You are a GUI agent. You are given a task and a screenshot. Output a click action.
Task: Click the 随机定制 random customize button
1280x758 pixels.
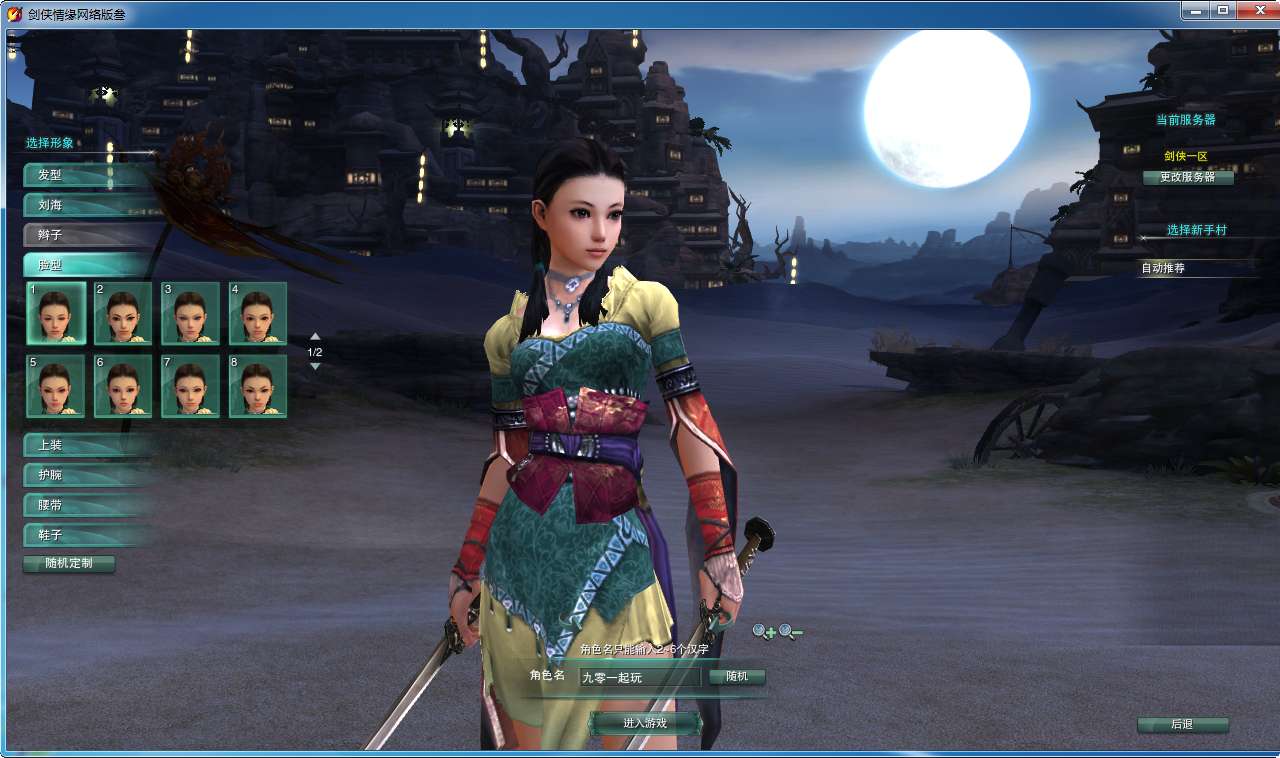69,564
